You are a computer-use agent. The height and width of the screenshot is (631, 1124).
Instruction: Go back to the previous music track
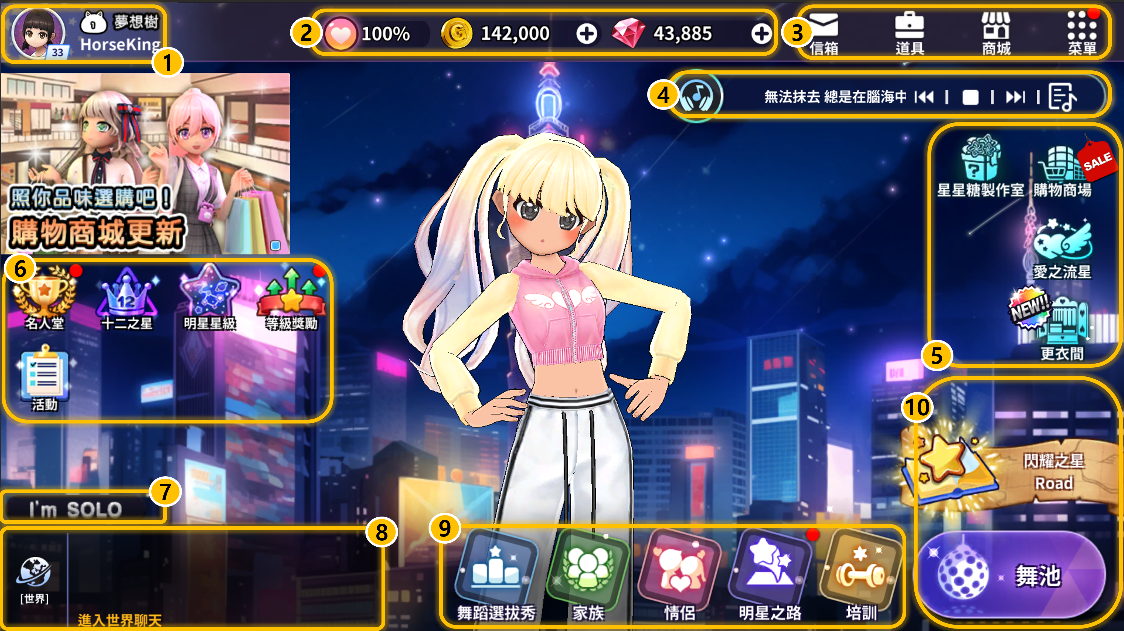(x=924, y=97)
